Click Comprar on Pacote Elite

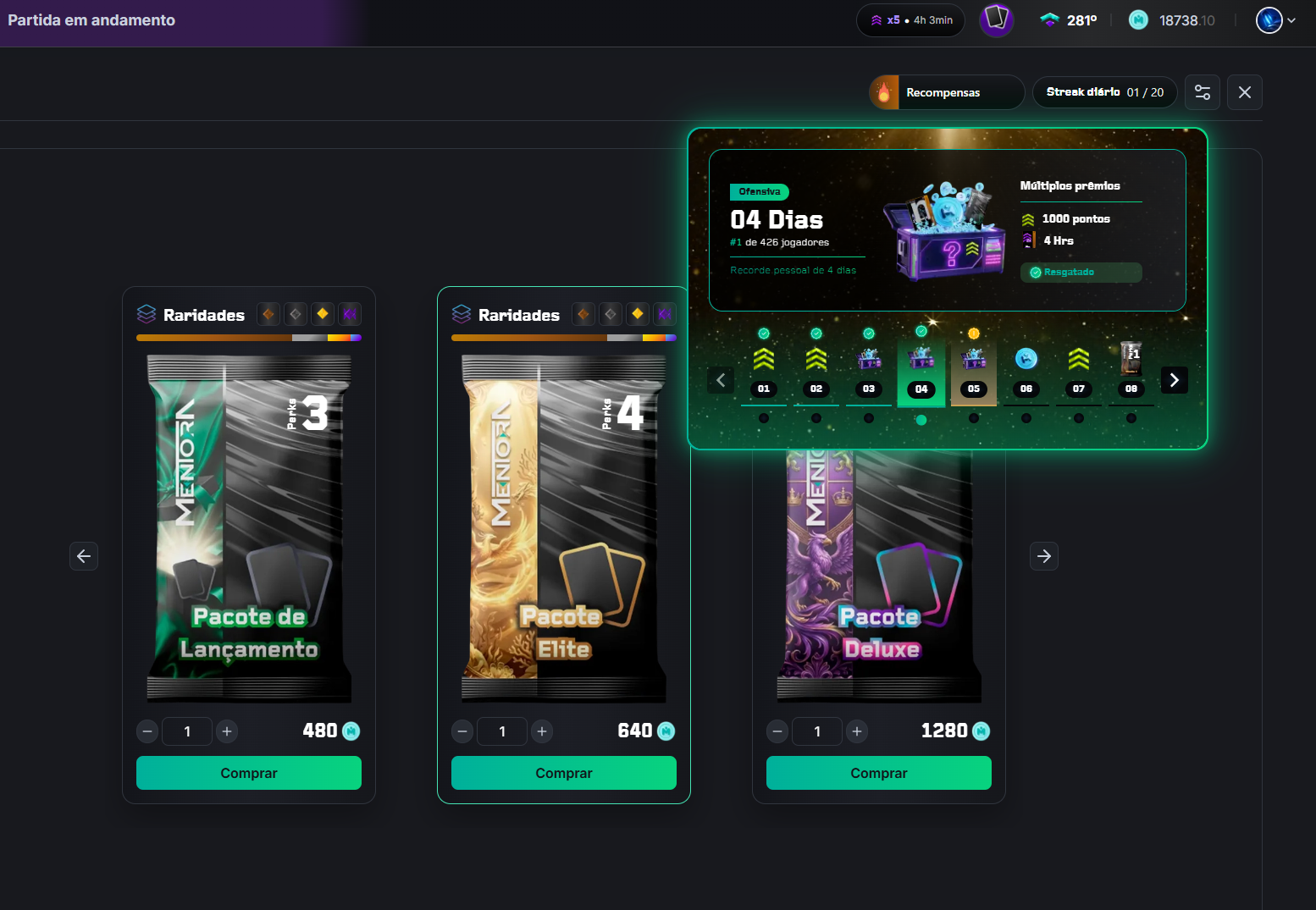click(563, 773)
